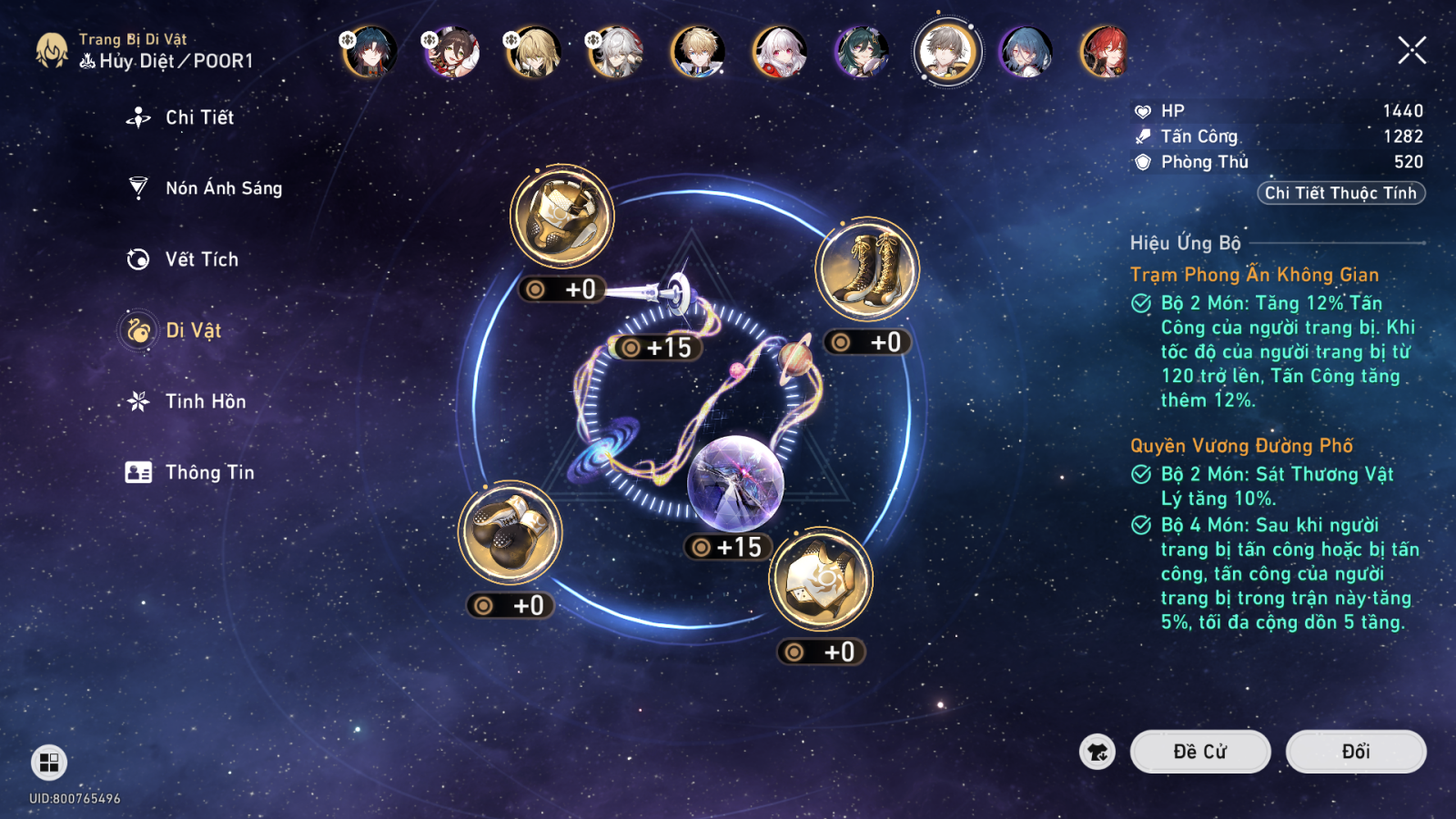This screenshot has width=1456, height=819.
Task: Open the Thông Tin tab
Action: [x=209, y=472]
